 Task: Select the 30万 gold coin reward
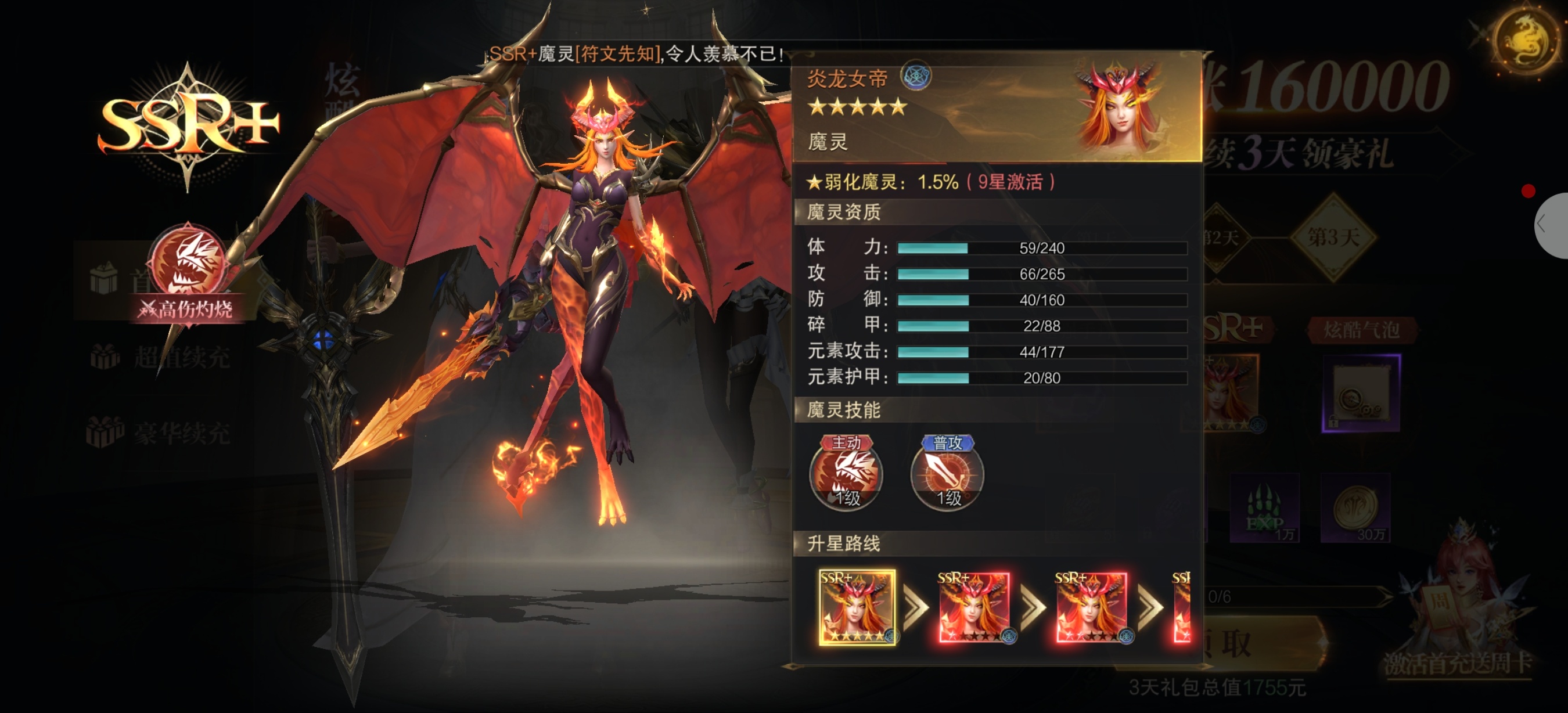click(1356, 508)
